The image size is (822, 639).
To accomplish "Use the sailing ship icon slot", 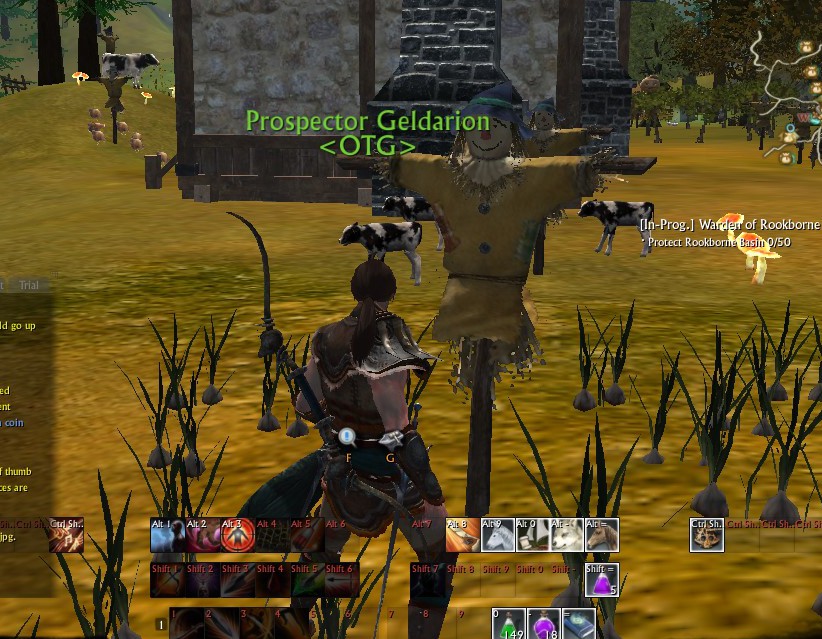I will click(x=532, y=536).
